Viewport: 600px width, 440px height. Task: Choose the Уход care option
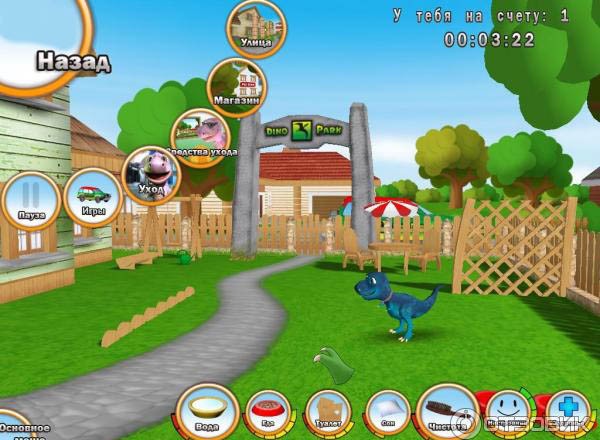[151, 177]
